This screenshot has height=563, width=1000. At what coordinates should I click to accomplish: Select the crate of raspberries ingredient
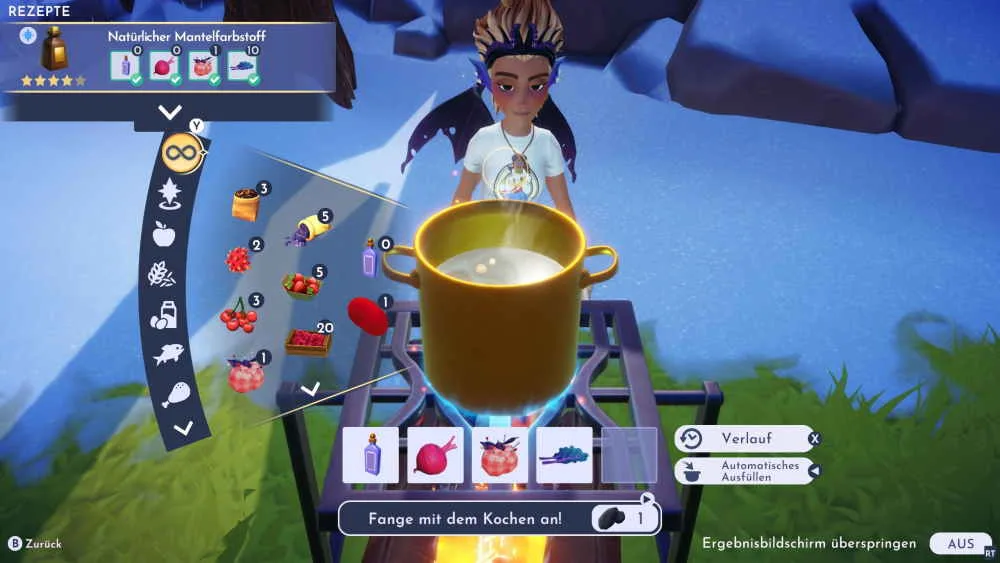308,341
